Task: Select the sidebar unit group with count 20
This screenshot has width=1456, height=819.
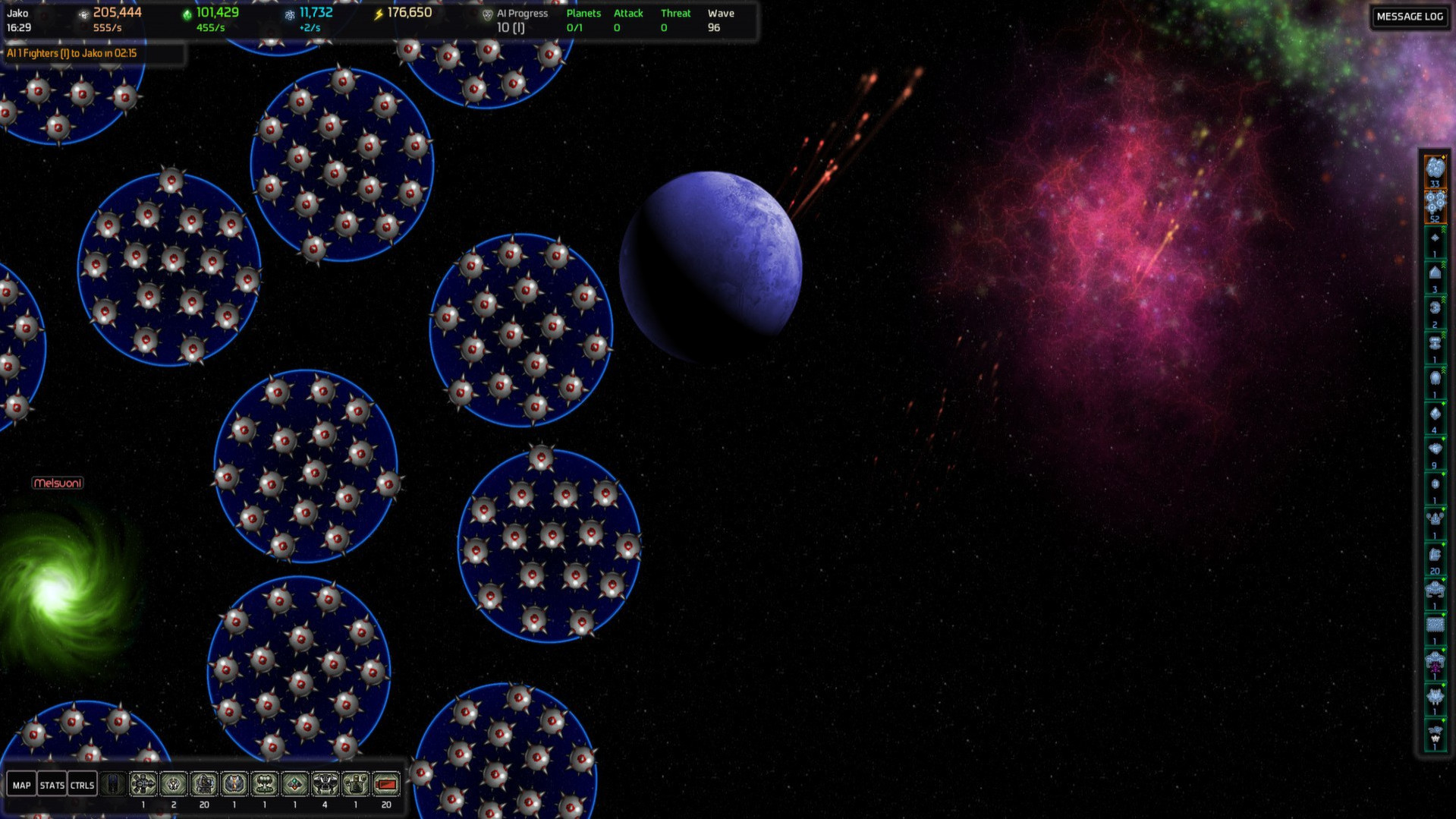Action: click(1434, 557)
